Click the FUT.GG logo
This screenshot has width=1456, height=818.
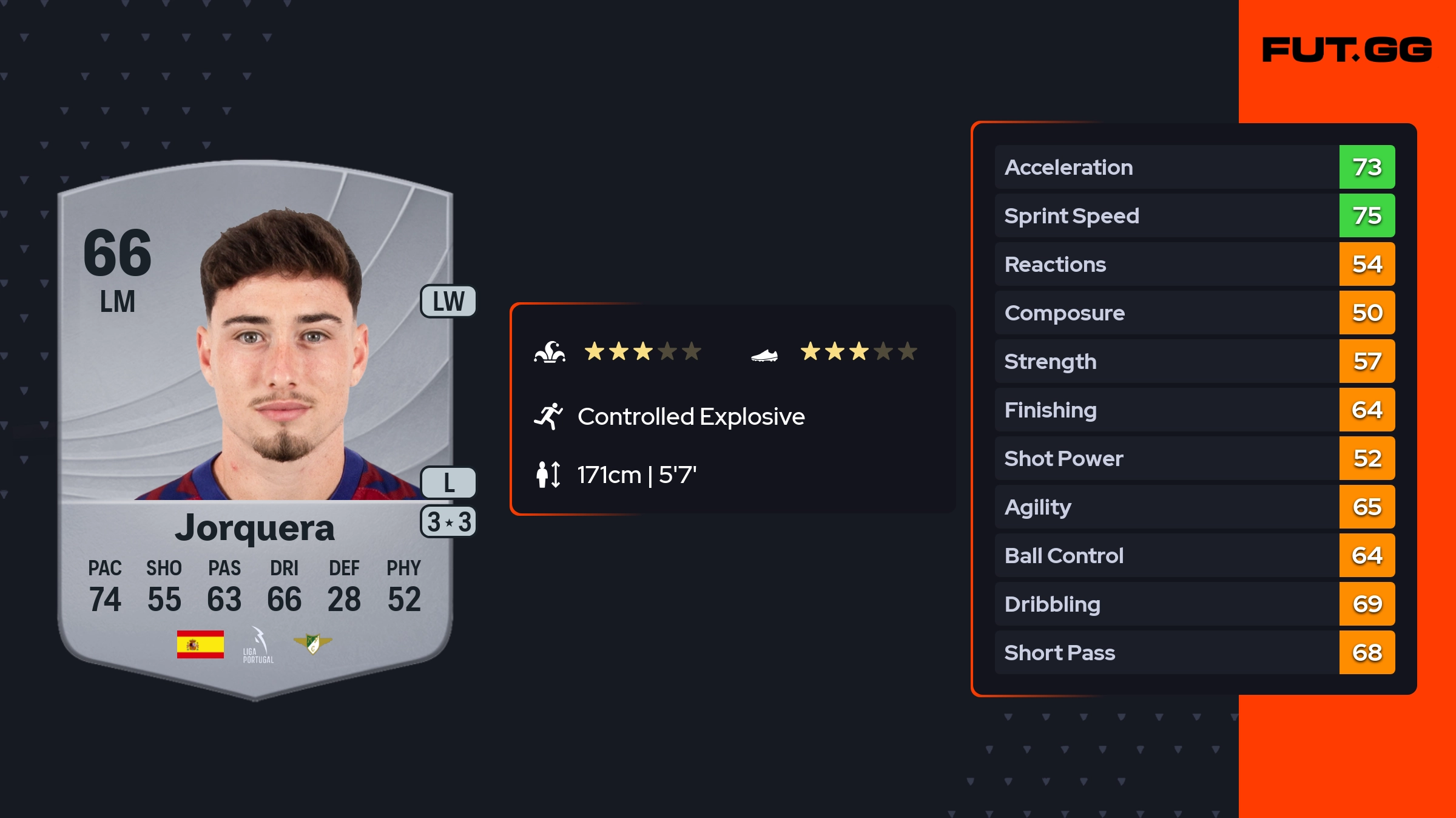[1347, 50]
